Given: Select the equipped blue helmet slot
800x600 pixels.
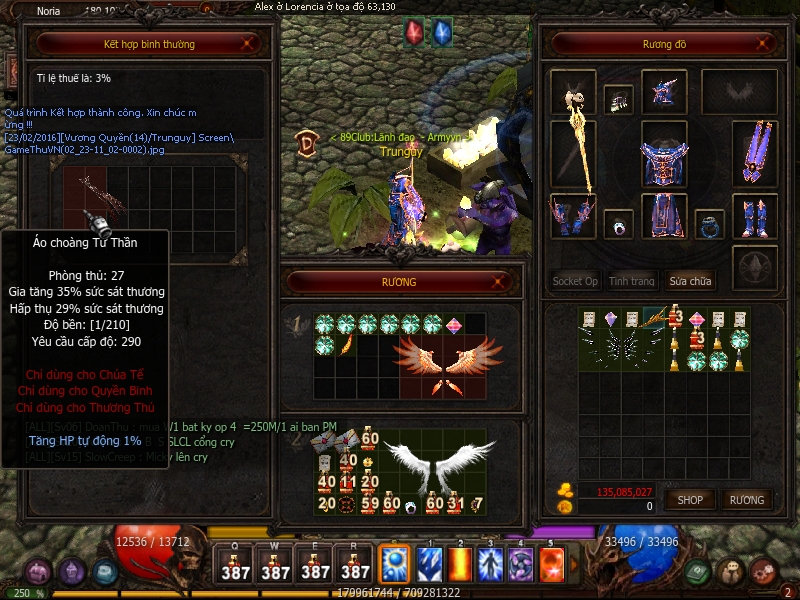Looking at the screenshot, I should point(664,91).
